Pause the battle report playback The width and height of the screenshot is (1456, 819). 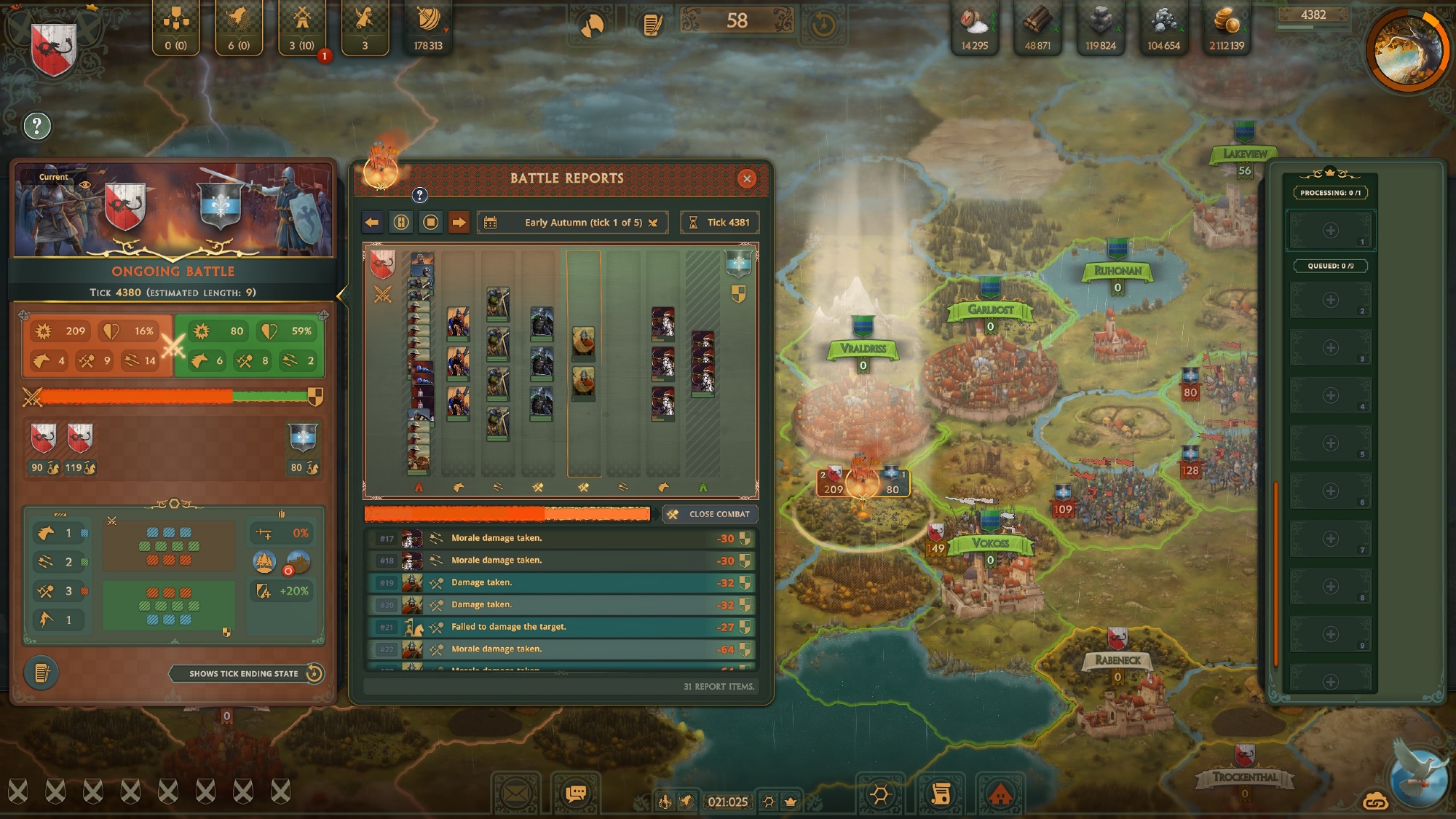tap(401, 223)
